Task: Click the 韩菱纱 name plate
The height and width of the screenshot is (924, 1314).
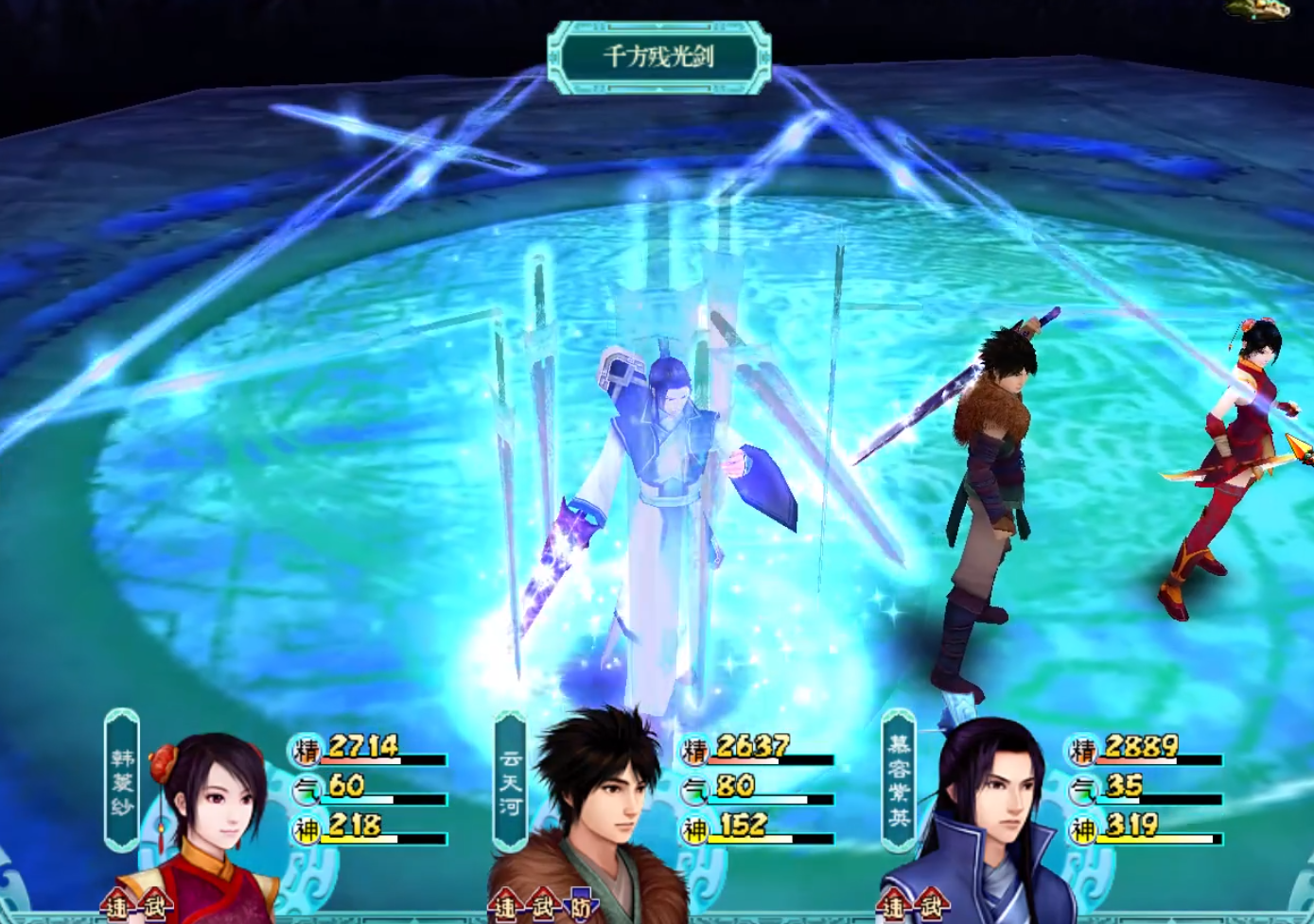Action: 122,781
